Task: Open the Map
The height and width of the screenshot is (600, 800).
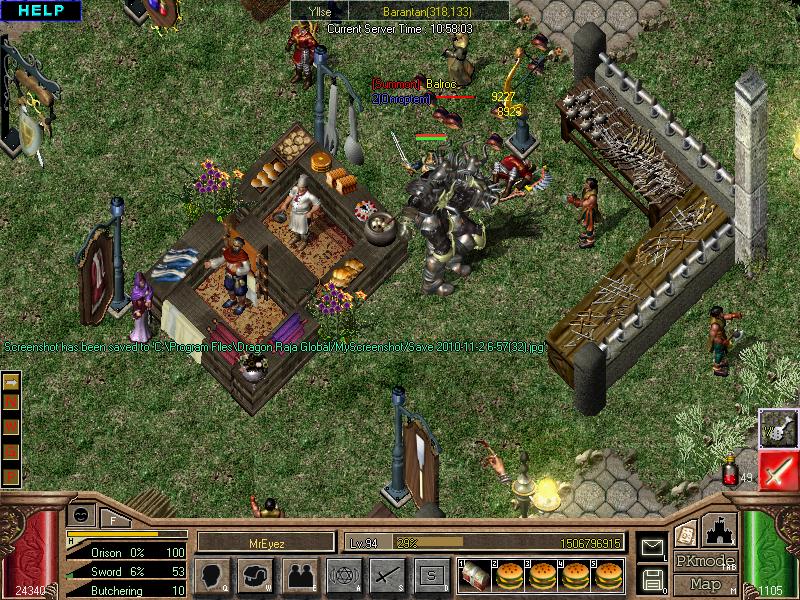Action: (705, 584)
